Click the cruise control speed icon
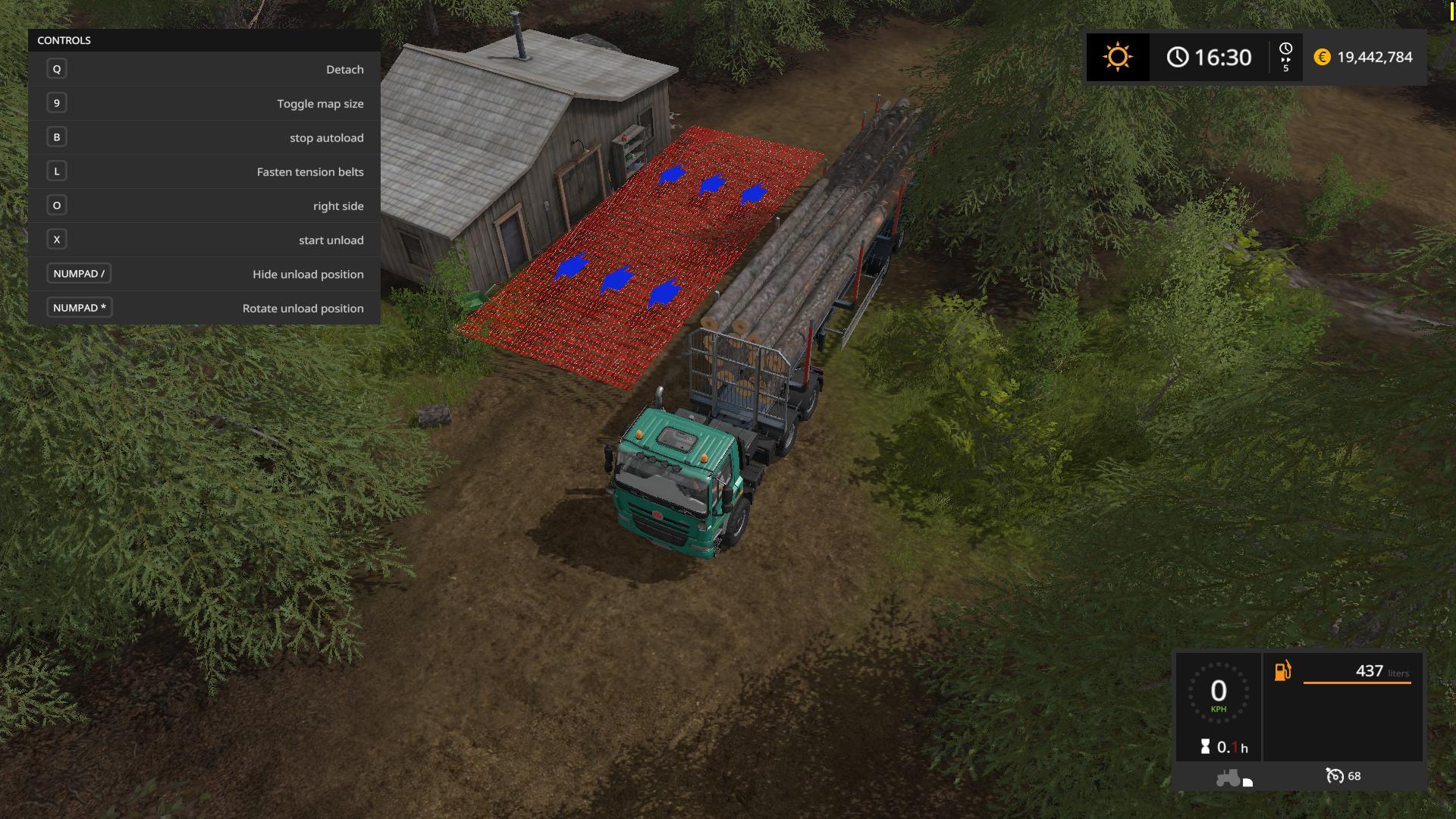Viewport: 1456px width, 819px height. coord(1334,776)
